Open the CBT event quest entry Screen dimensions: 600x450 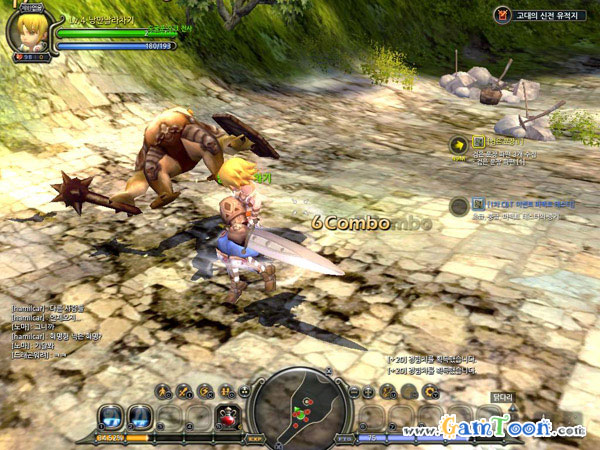459,206
